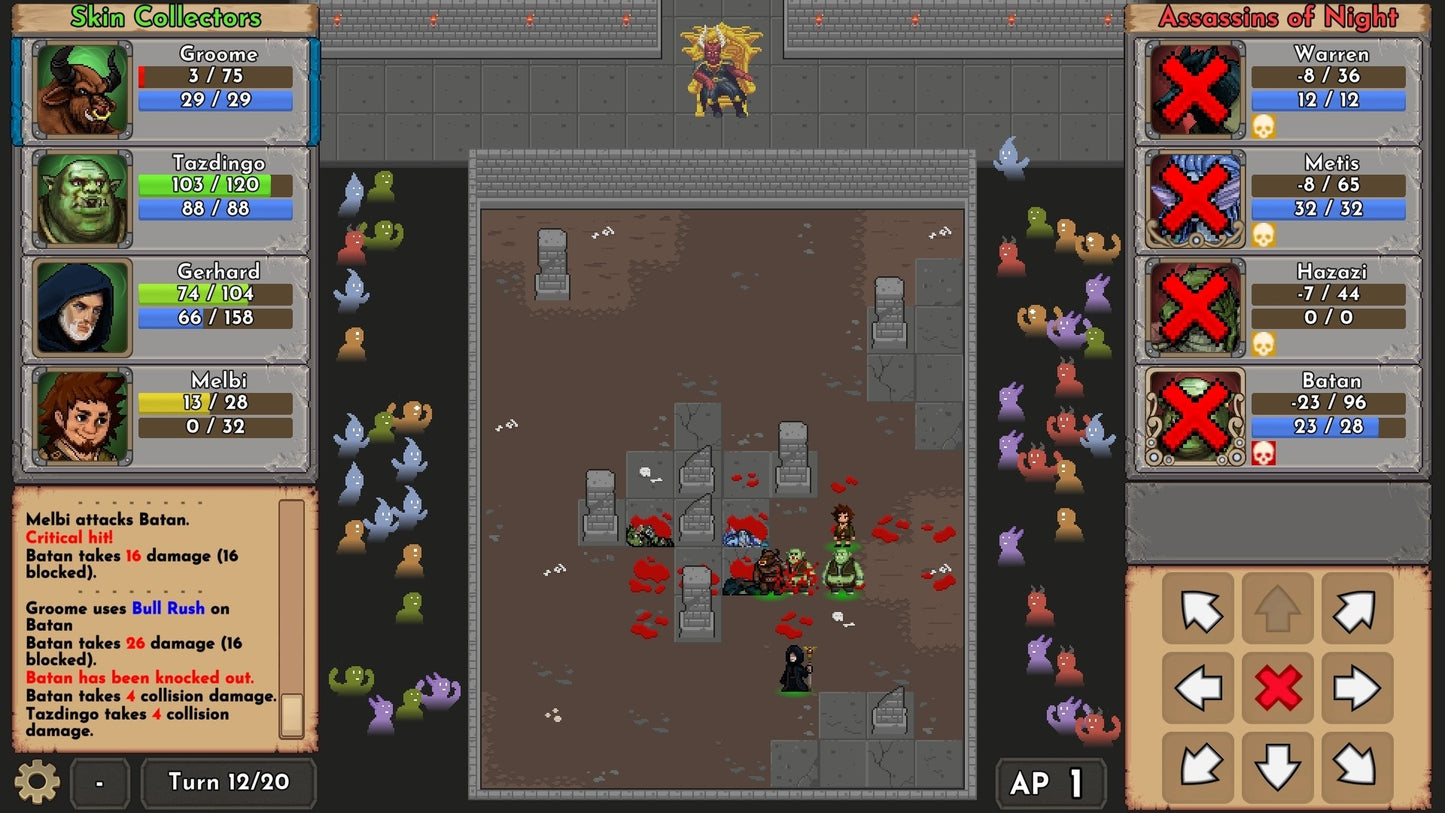Select the right movement arrow
The image size is (1445, 813).
[1358, 687]
